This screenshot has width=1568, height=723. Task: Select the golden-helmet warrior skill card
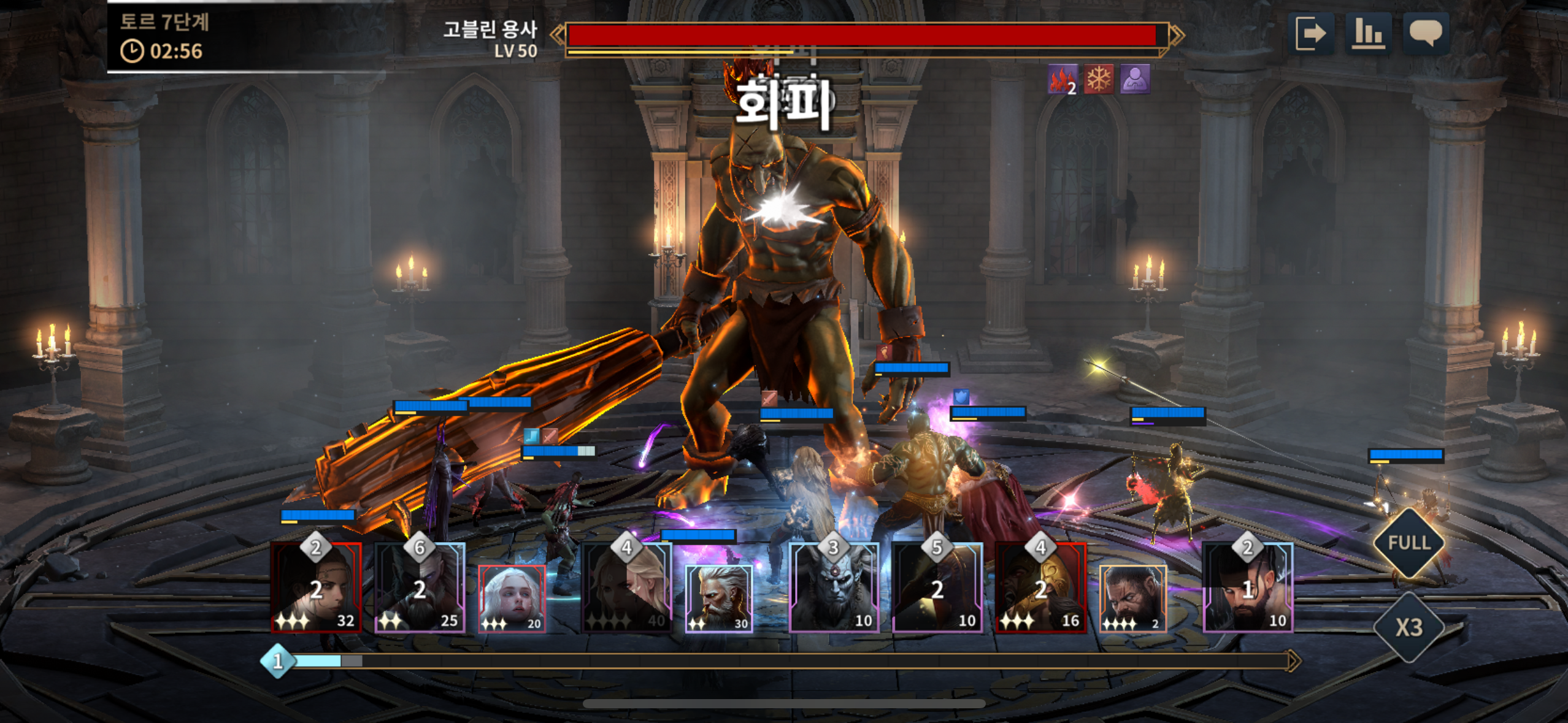pyautogui.click(x=1040, y=587)
